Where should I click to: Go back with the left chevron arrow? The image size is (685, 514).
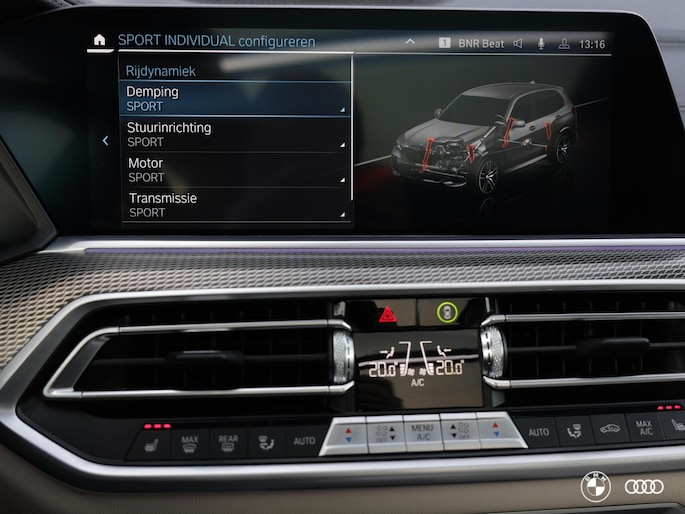tap(105, 141)
